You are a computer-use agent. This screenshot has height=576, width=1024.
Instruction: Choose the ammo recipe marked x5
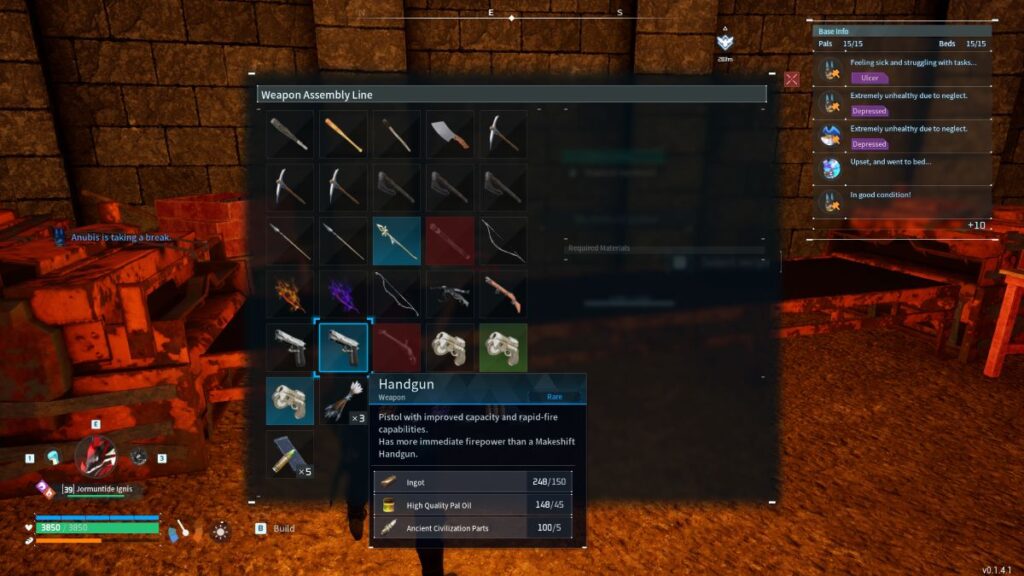(290, 454)
